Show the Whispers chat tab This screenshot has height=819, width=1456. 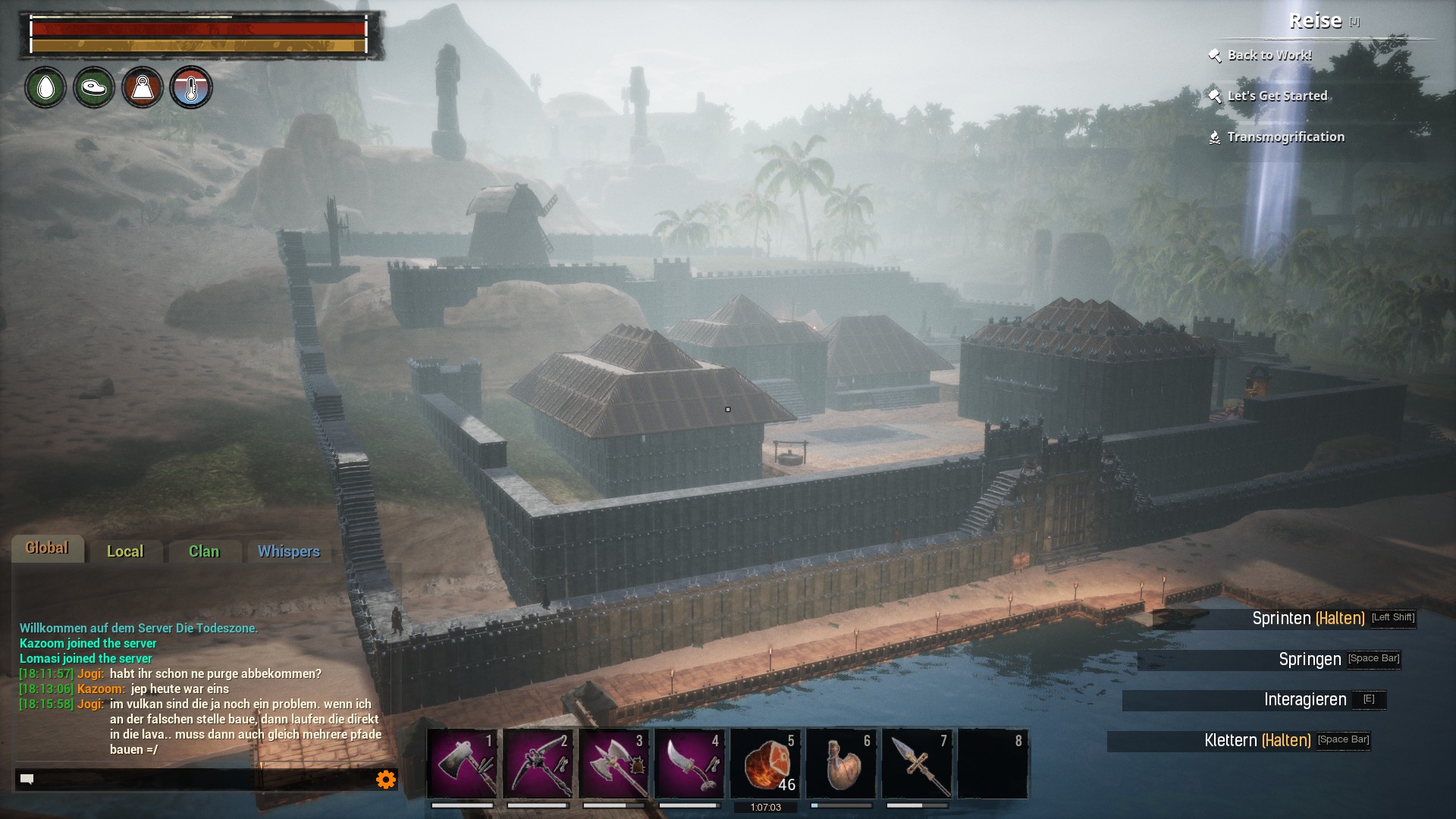(x=288, y=551)
